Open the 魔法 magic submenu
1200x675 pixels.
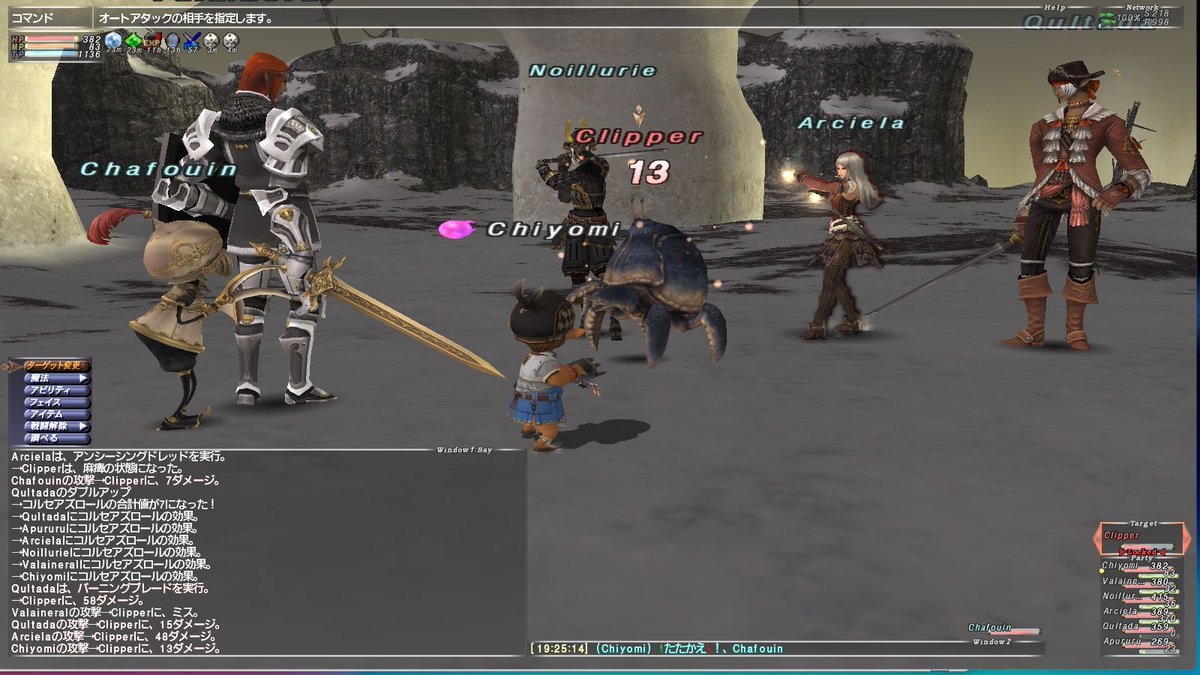[54, 379]
